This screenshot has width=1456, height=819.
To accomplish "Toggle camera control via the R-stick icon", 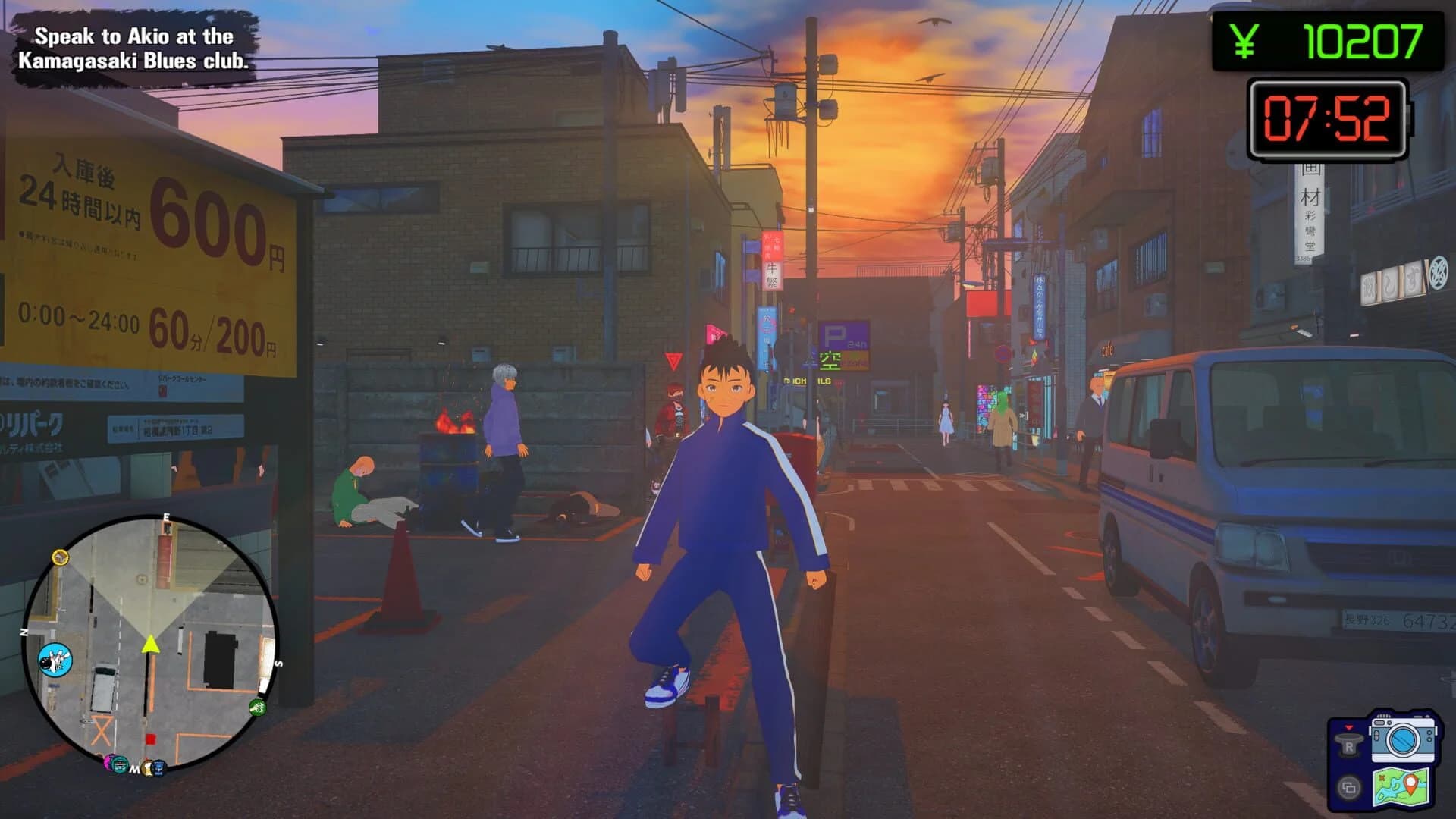I will pos(1349,745).
